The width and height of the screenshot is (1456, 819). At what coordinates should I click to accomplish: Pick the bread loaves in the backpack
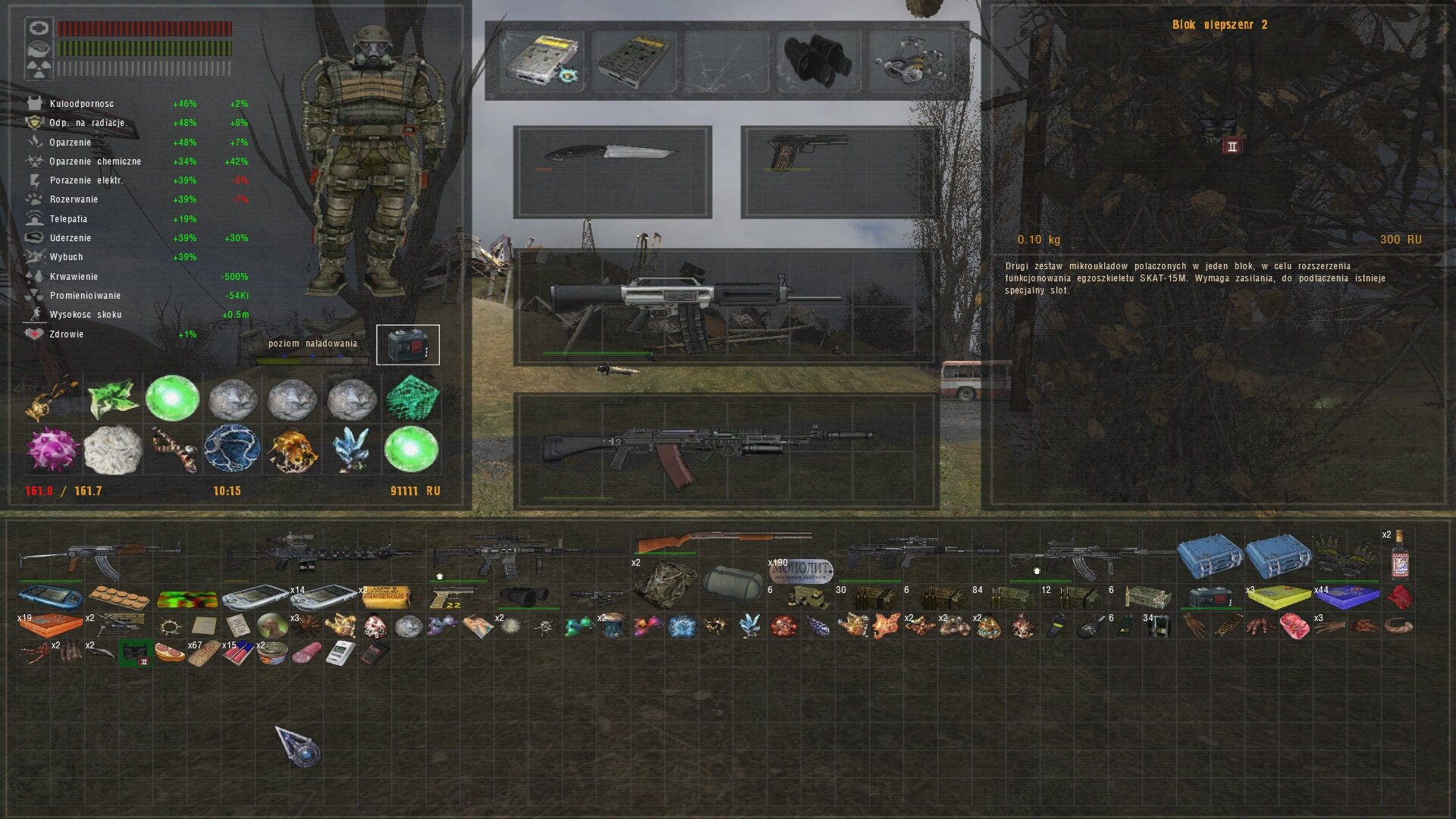pyautogui.click(x=119, y=598)
